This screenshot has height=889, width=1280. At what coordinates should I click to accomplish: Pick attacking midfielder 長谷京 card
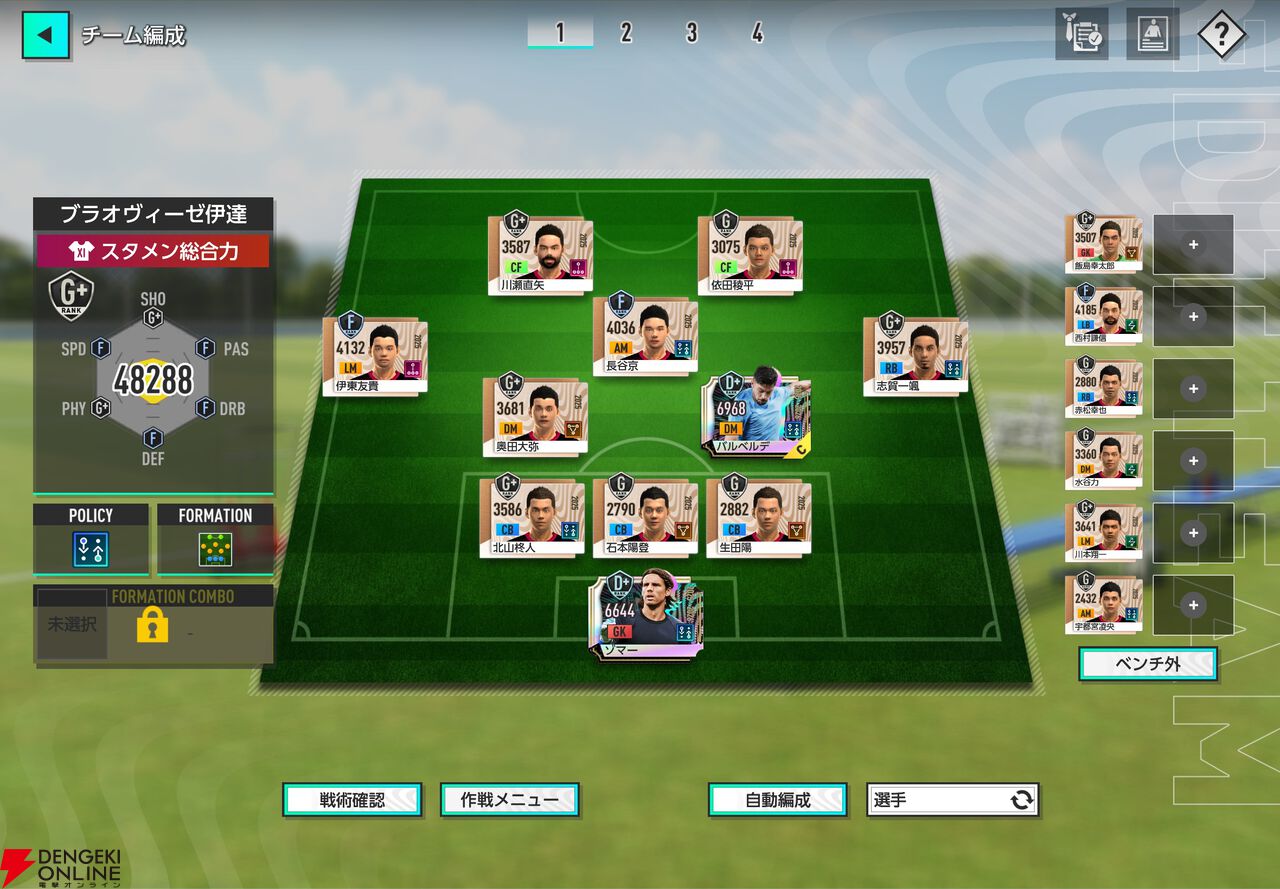pyautogui.click(x=645, y=333)
